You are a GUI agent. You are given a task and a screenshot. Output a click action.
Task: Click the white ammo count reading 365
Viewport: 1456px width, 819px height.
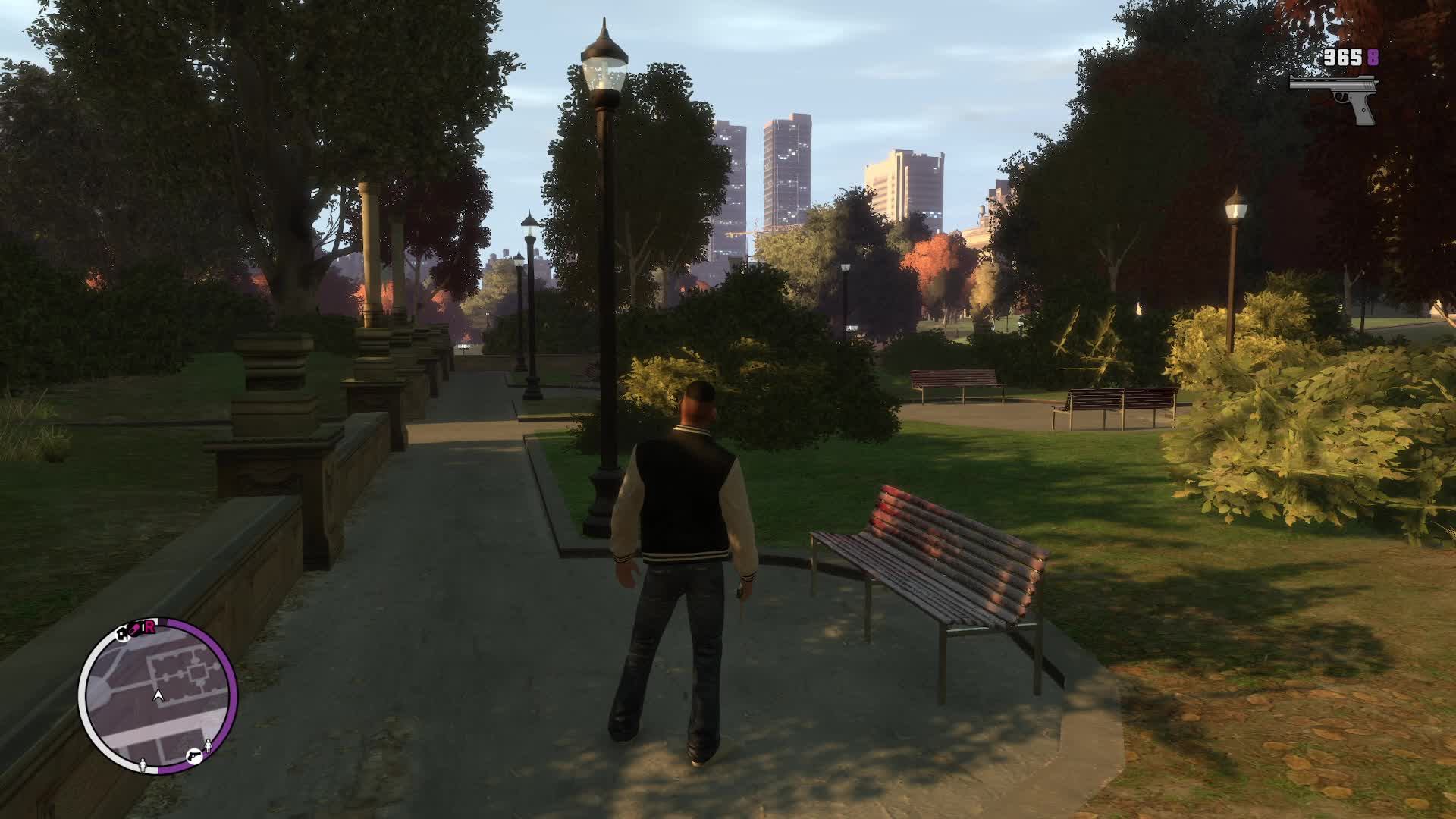(1342, 58)
